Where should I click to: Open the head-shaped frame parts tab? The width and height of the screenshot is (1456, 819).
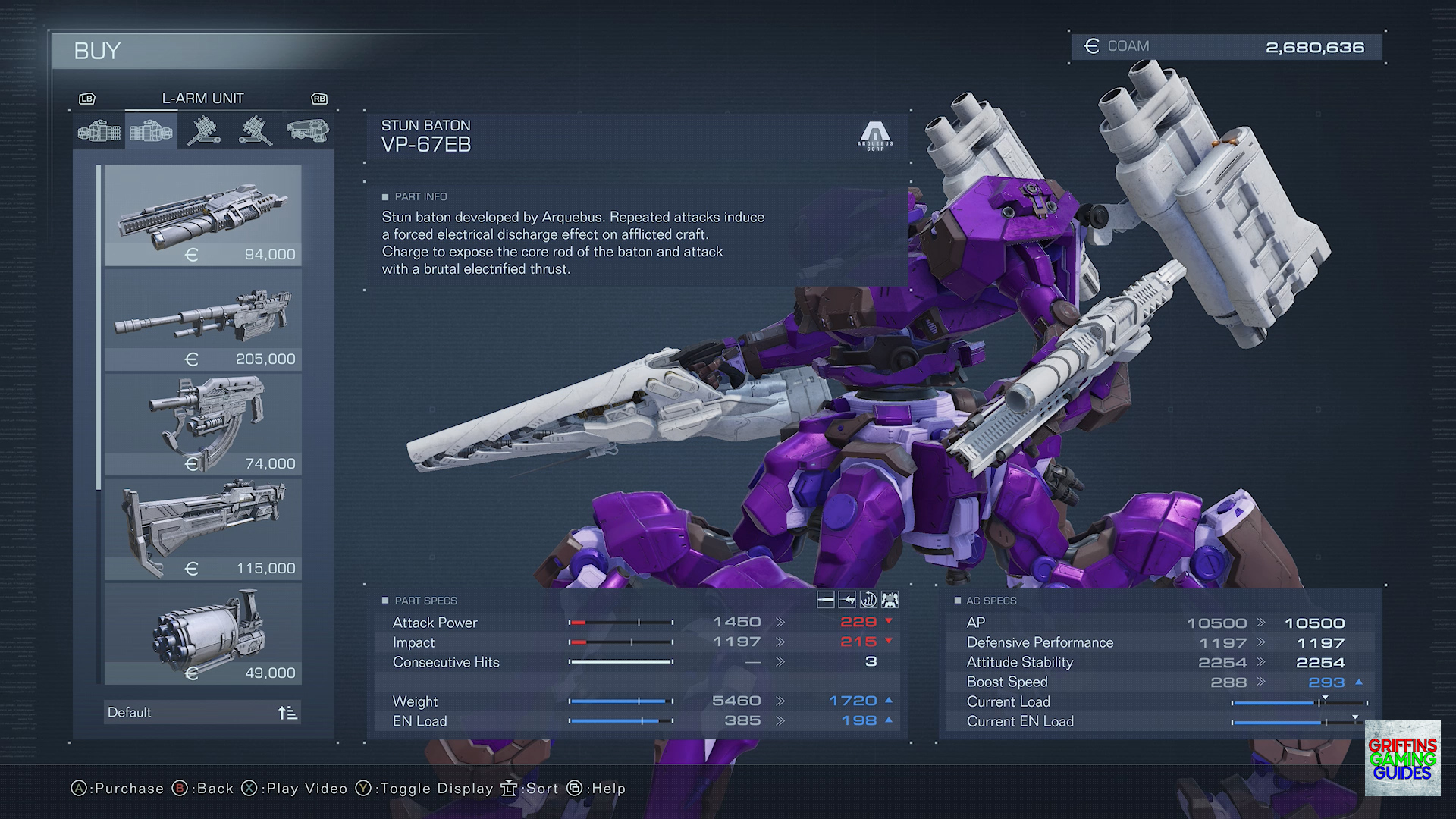(x=308, y=132)
